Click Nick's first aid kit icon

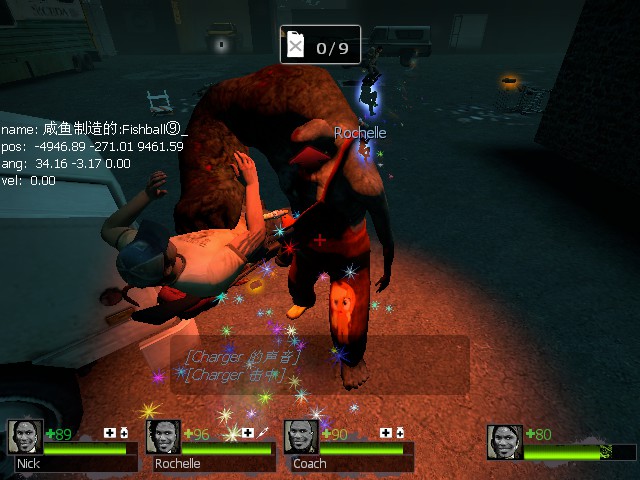(x=110, y=433)
